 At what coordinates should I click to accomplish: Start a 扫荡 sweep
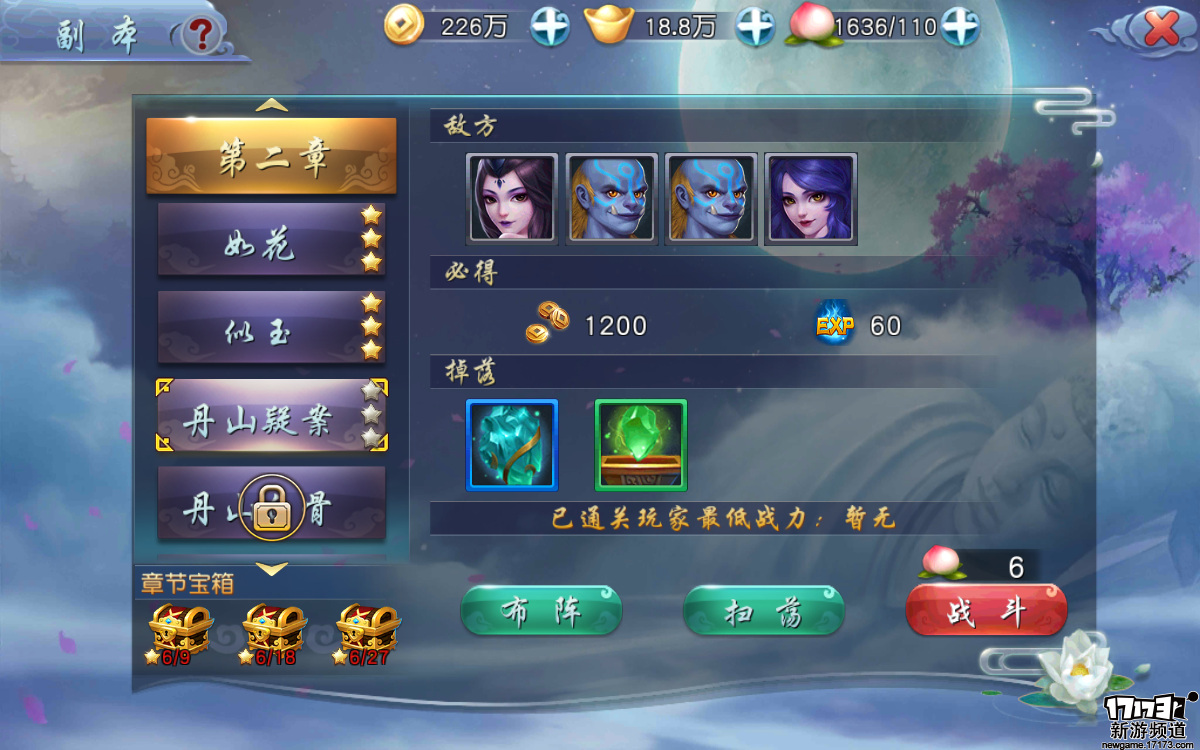coord(763,611)
